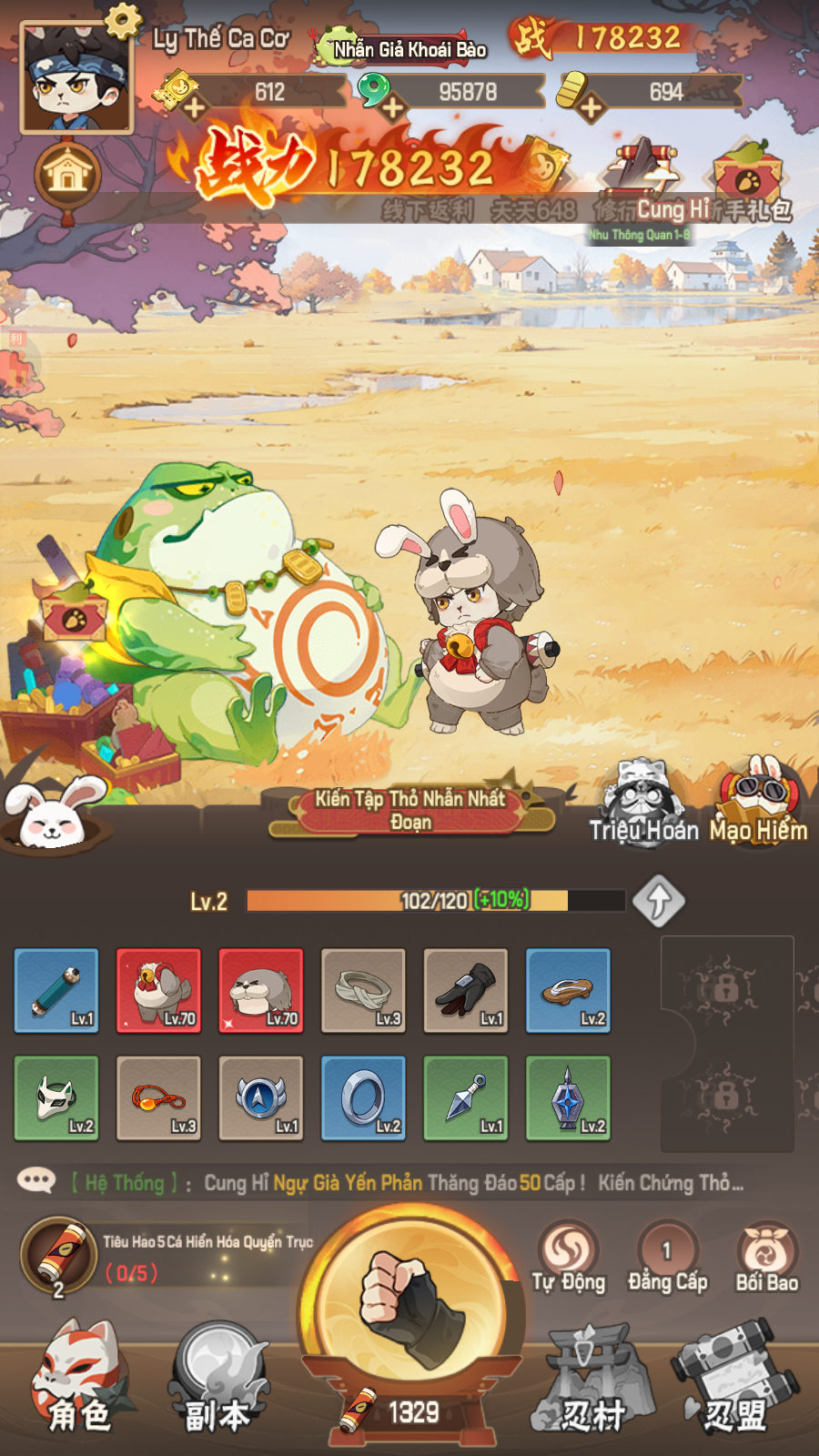Open Đẳng Cấp level settings
Viewport: 819px width, 1456px height.
[667, 1258]
